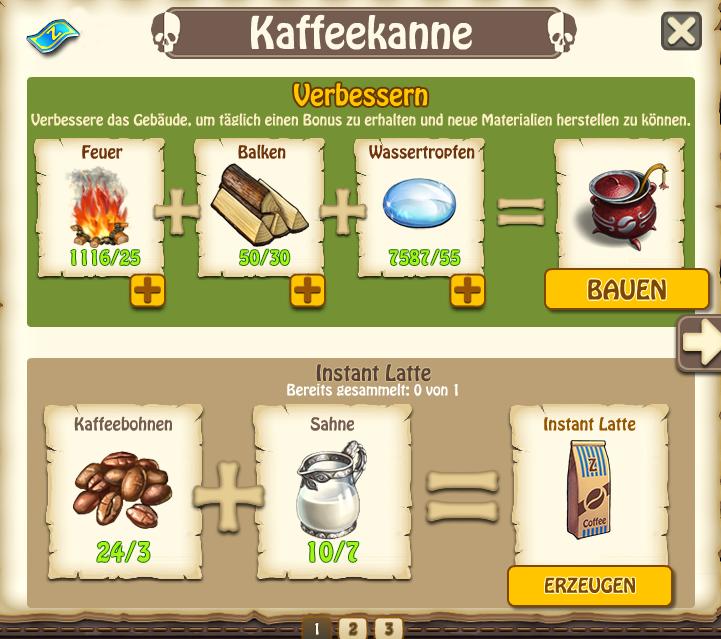The height and width of the screenshot is (639, 721).
Task: Click the BAUEN build button
Action: pyautogui.click(x=626, y=290)
